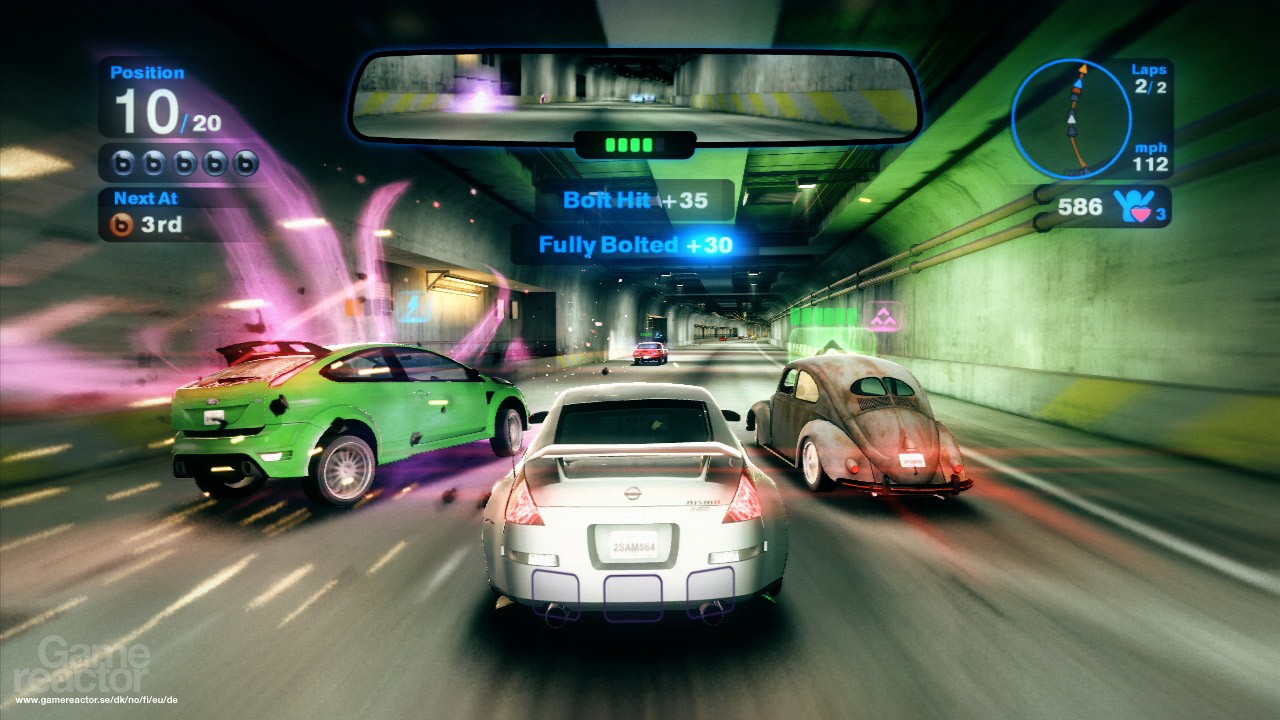Click the orange Bolt icon next to '3rd'

(122, 226)
